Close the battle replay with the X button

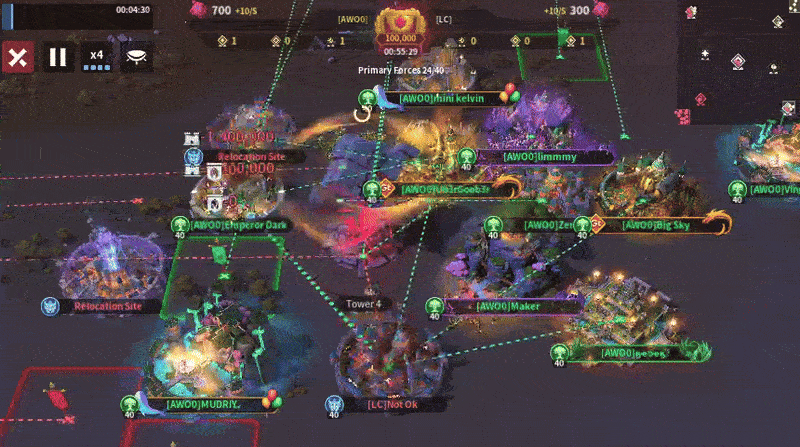point(17,57)
